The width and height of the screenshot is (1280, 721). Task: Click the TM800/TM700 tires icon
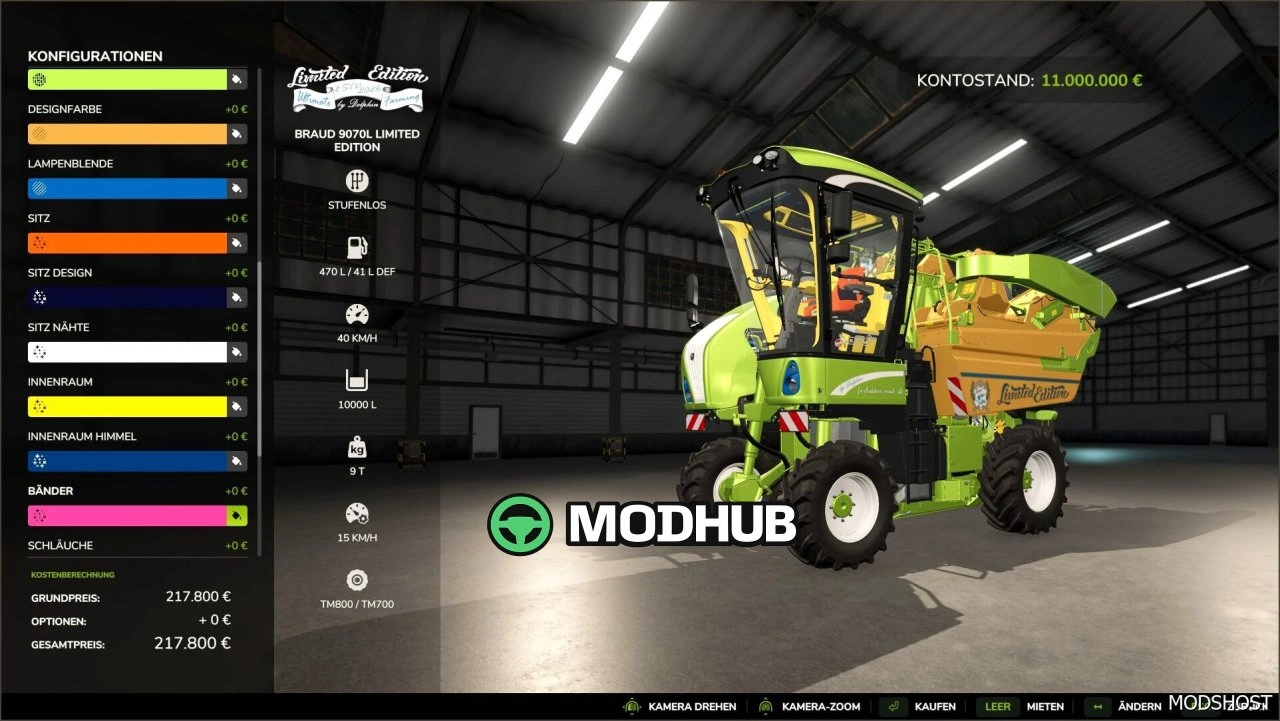point(356,580)
